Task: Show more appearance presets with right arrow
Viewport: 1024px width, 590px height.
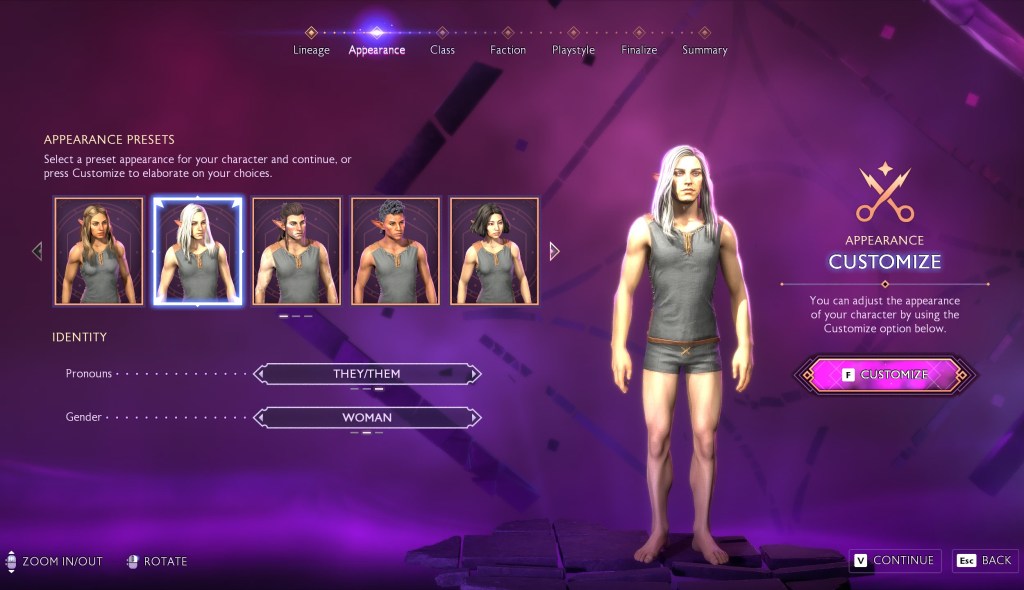Action: click(x=554, y=251)
